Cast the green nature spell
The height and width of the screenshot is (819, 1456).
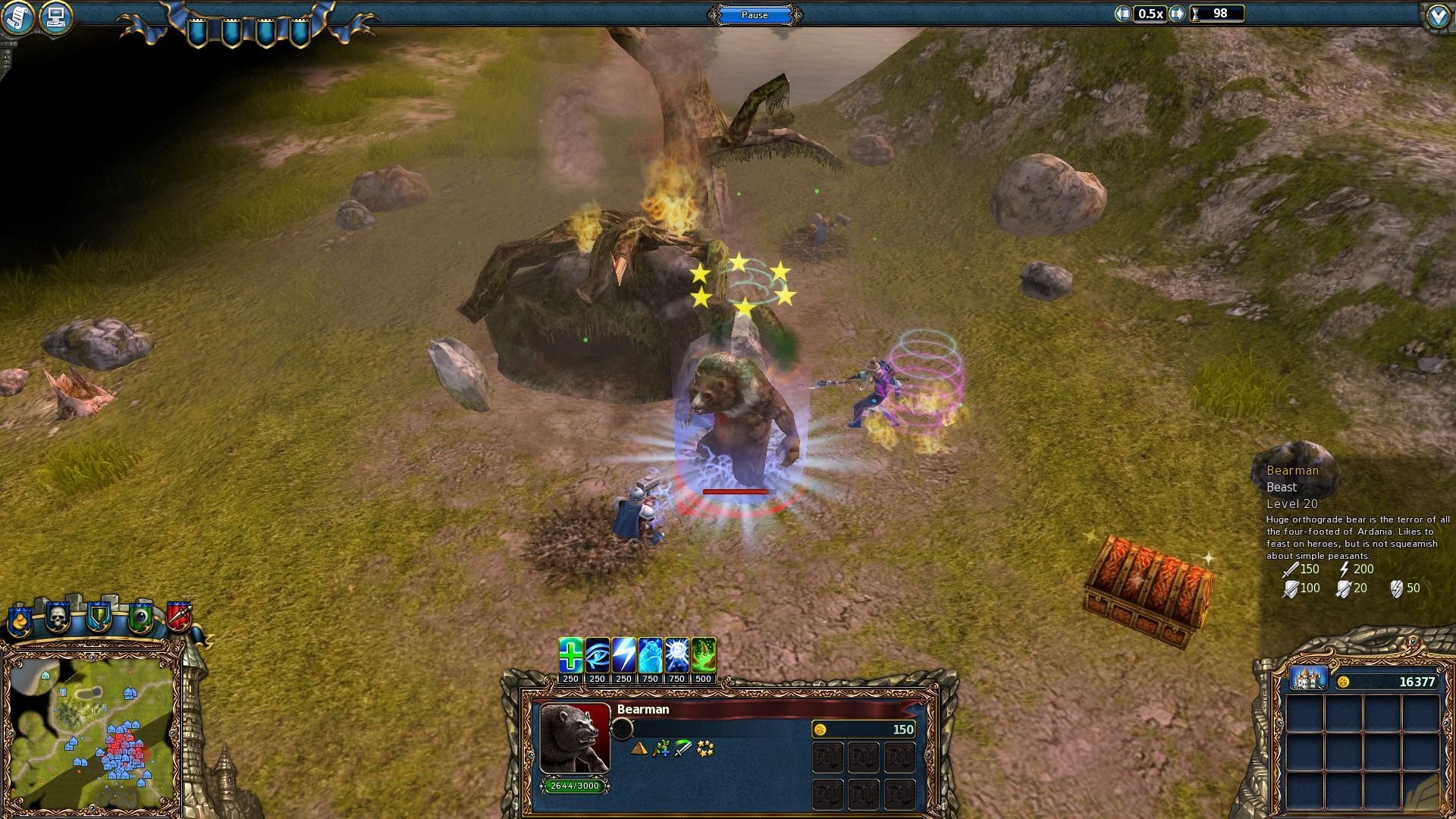pyautogui.click(x=703, y=655)
